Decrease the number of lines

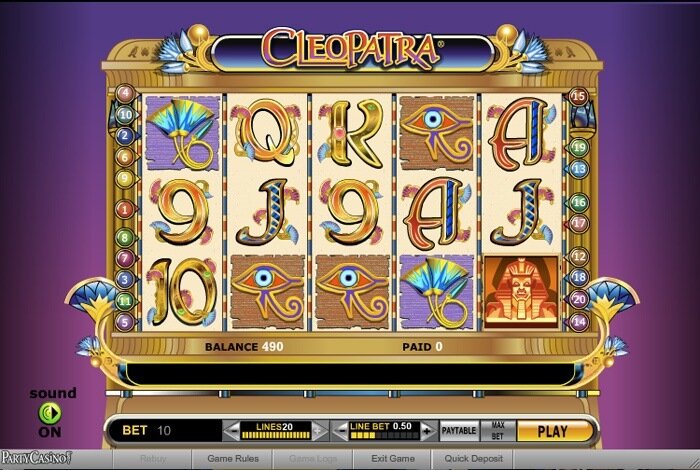pyautogui.click(x=232, y=432)
